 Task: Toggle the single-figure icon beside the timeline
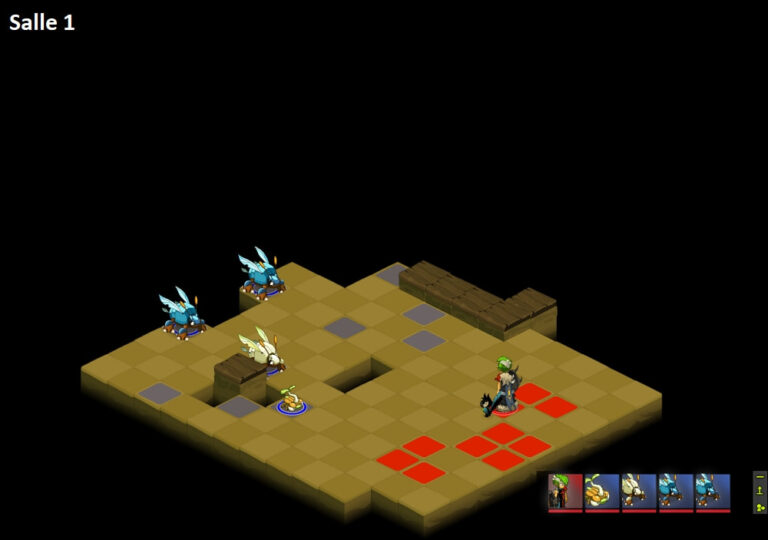[x=760, y=491]
